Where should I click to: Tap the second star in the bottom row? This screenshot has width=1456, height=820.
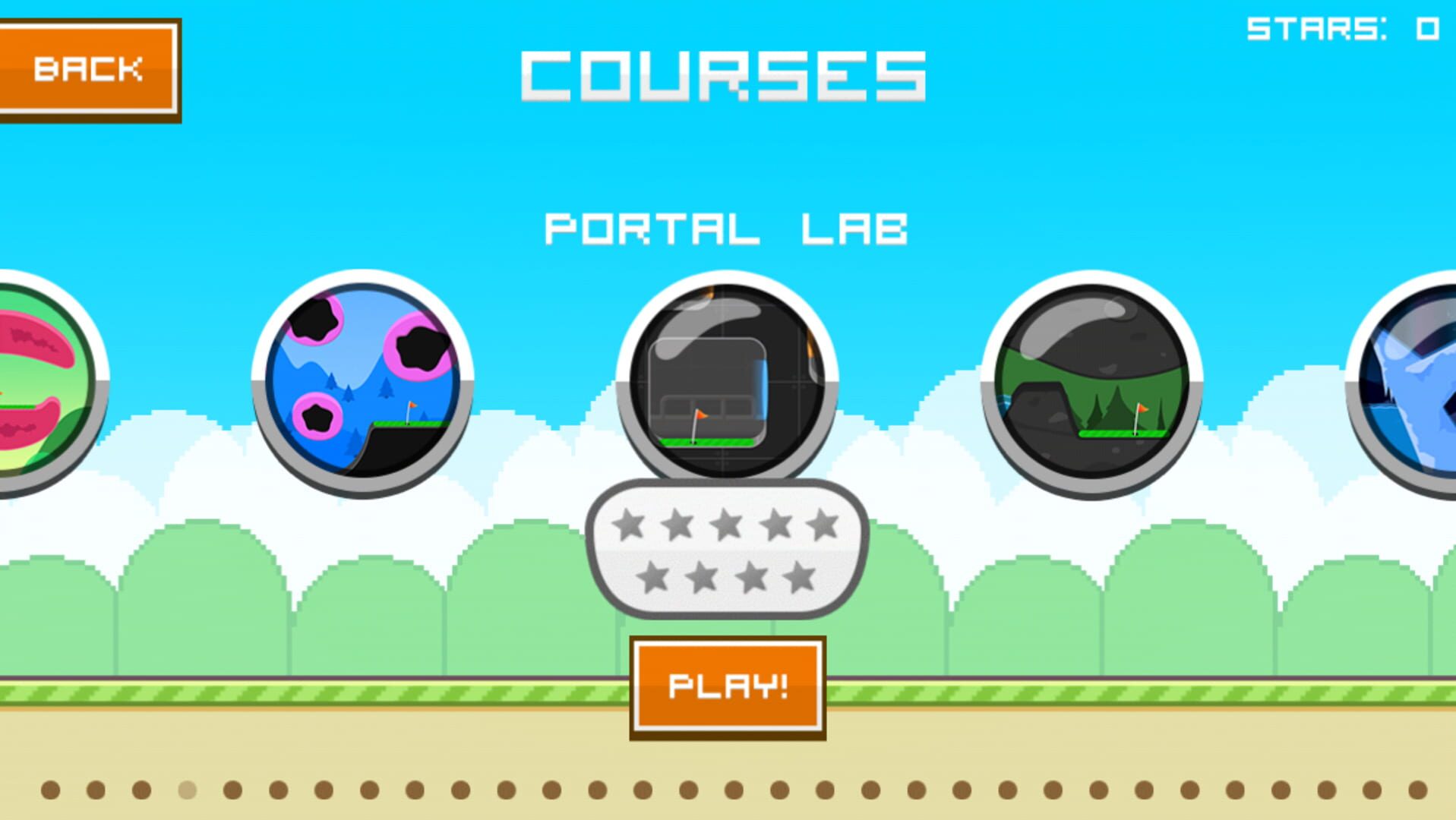pos(702,577)
